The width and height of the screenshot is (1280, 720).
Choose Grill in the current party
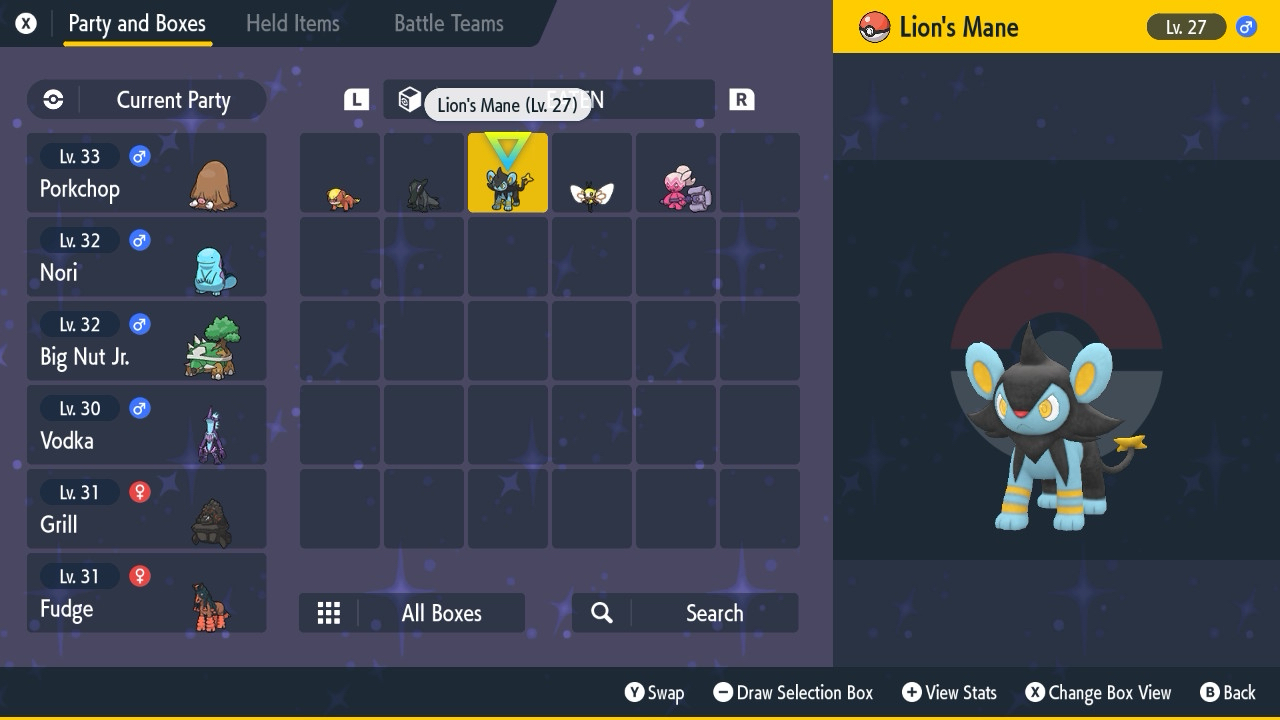pyautogui.click(x=146, y=509)
